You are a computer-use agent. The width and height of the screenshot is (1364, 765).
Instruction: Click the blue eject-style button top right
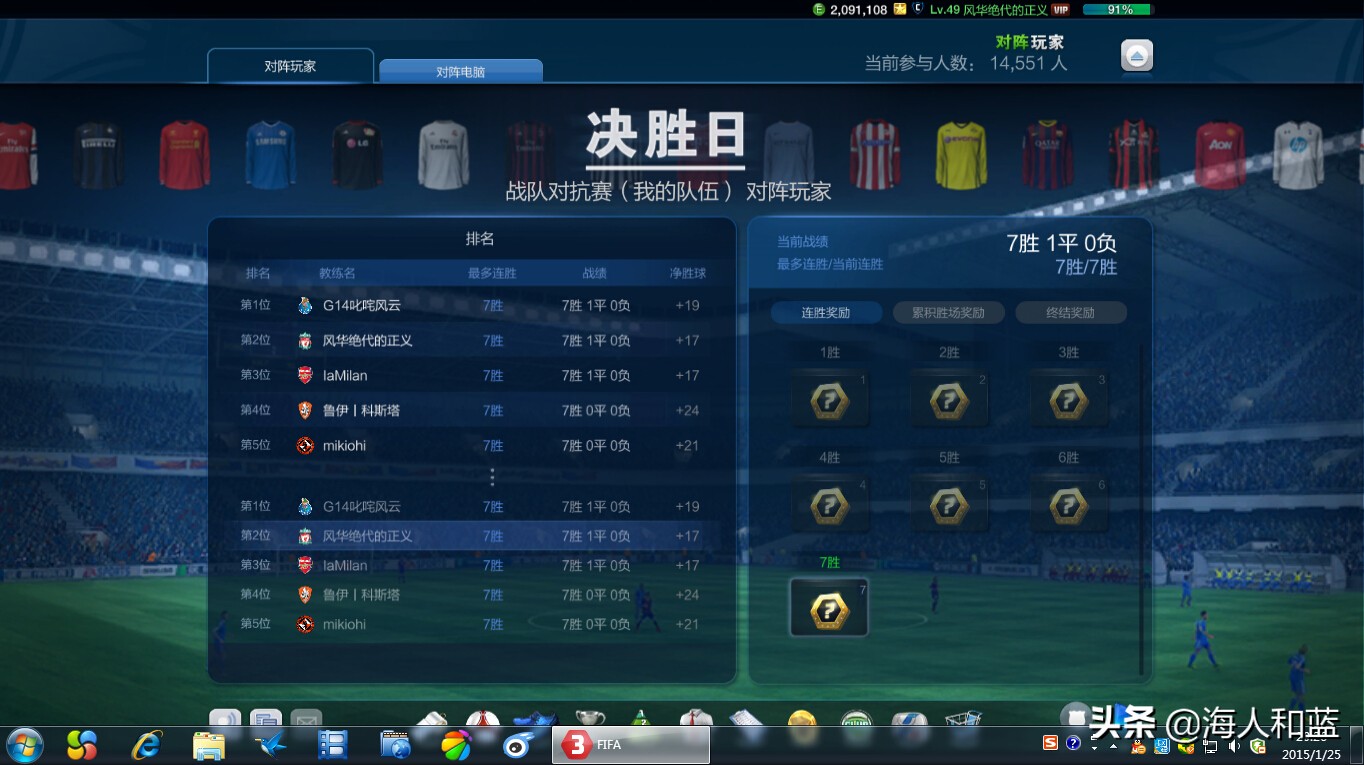1139,56
